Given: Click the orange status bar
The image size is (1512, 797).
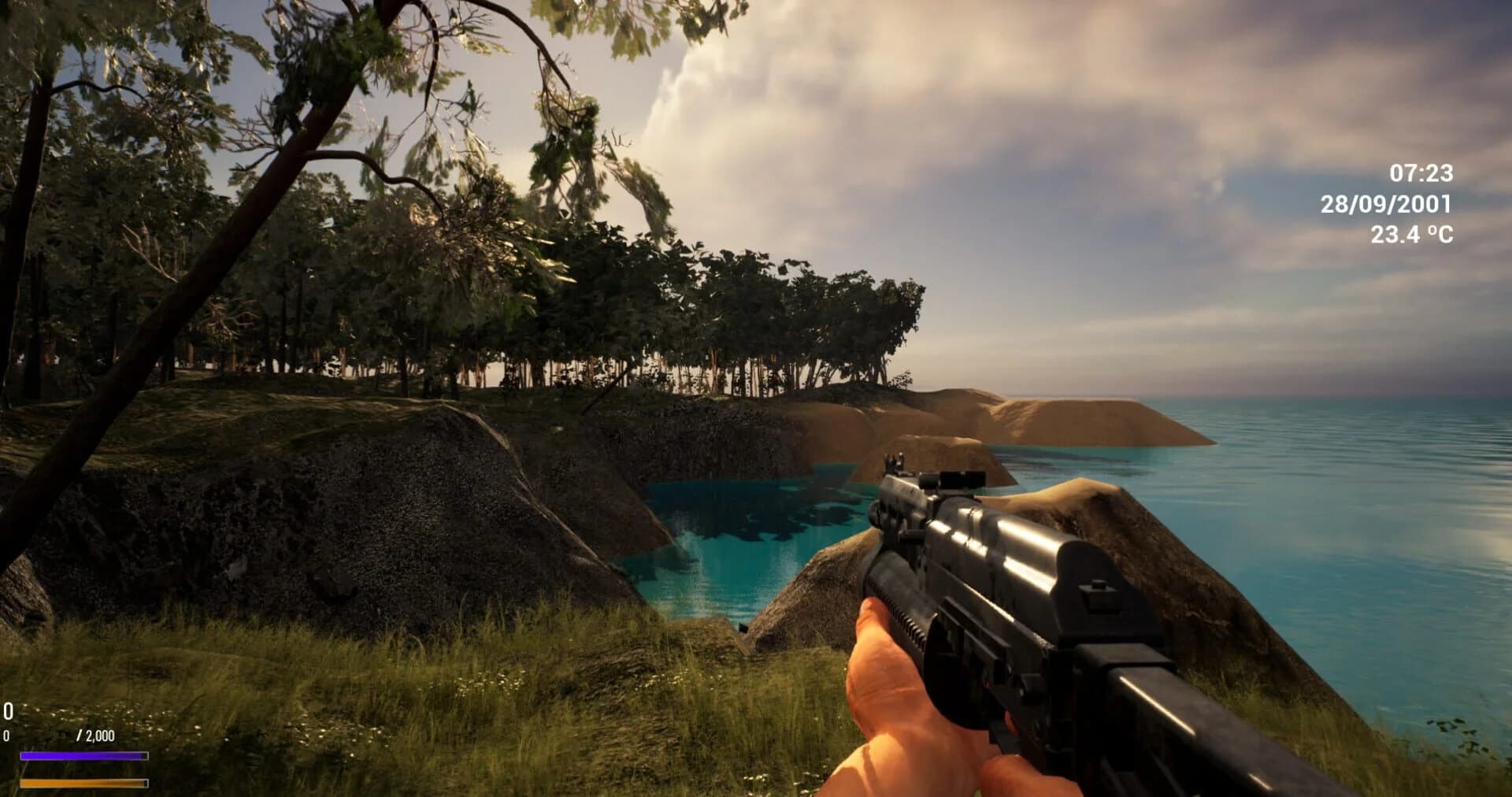Looking at the screenshot, I should [83, 784].
